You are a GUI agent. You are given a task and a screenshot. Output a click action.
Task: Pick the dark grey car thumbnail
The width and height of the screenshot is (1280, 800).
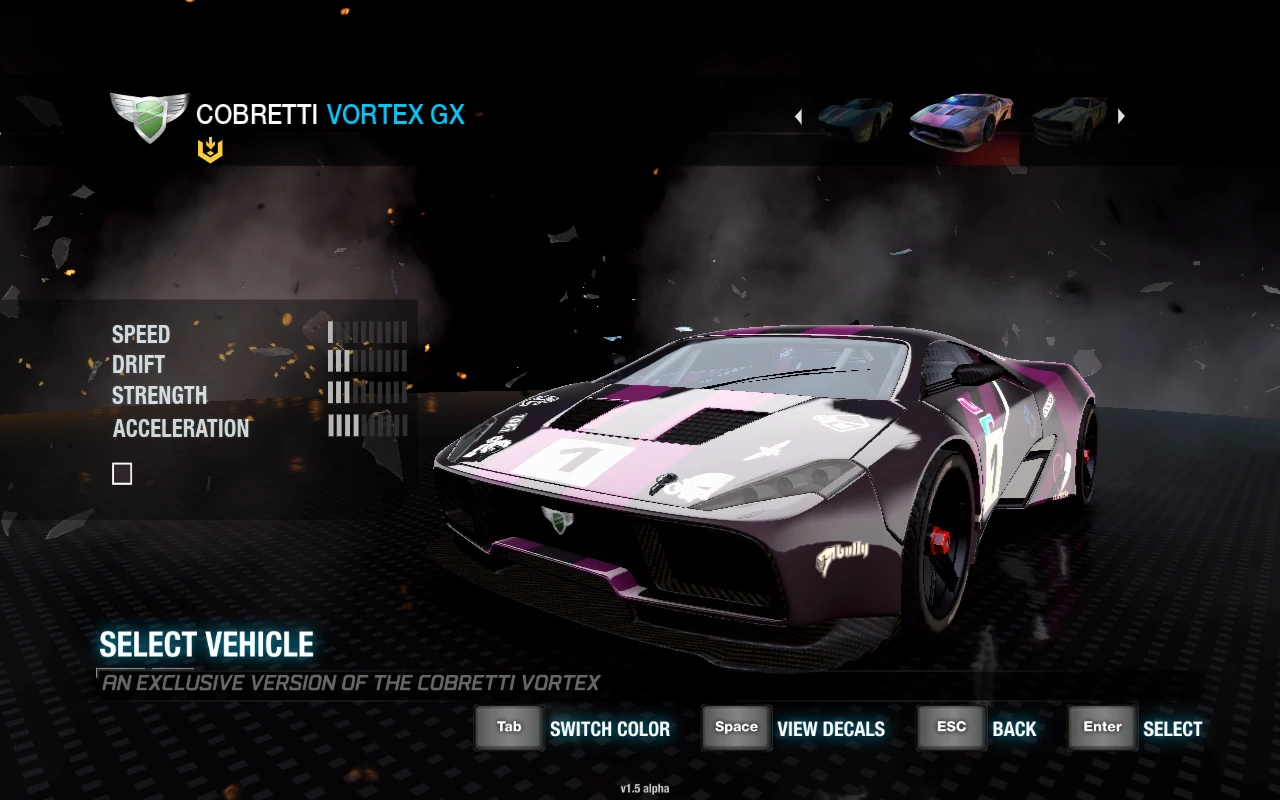[x=1069, y=119]
